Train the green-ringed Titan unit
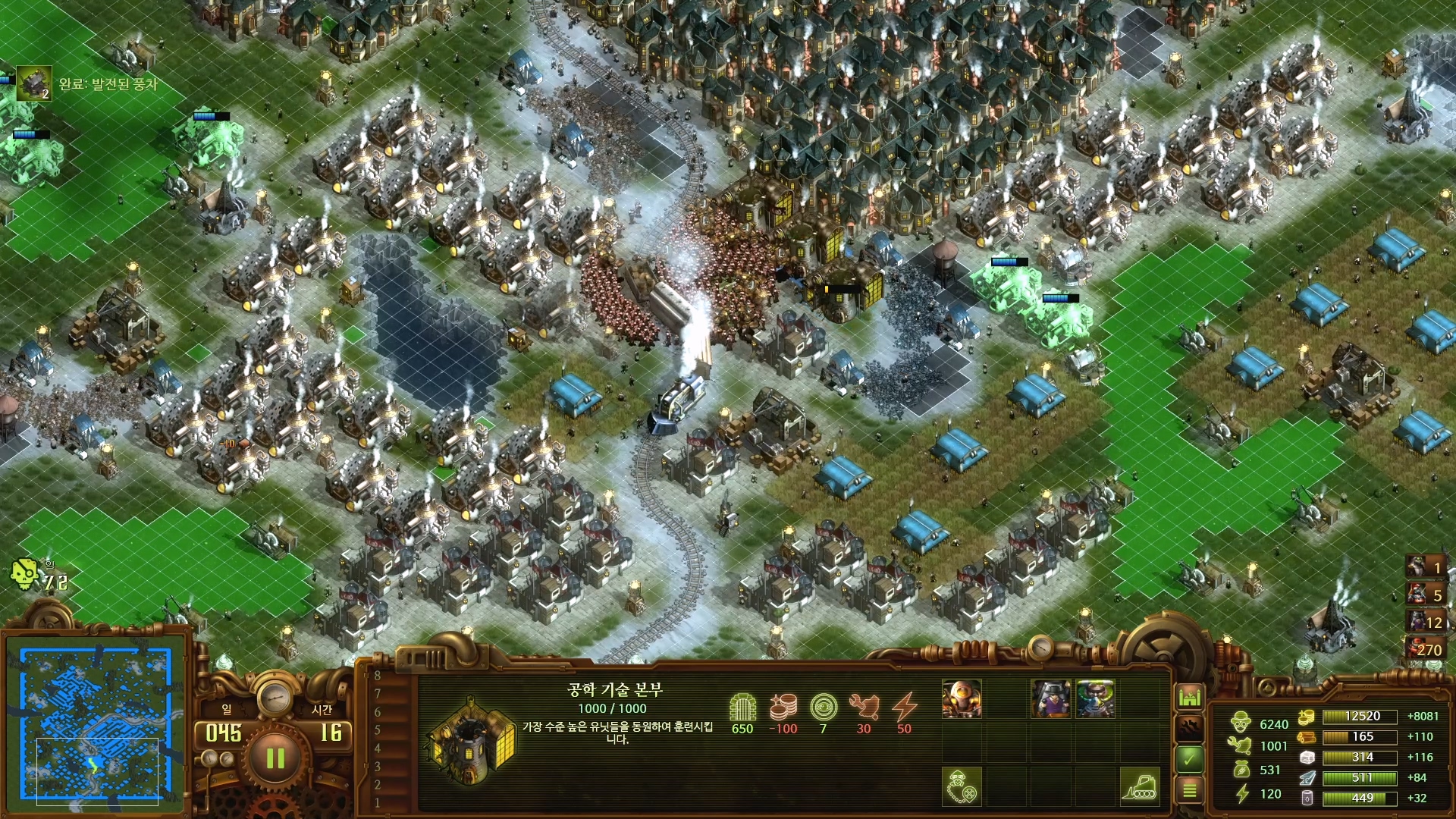The height and width of the screenshot is (819, 1456). coord(1094,698)
